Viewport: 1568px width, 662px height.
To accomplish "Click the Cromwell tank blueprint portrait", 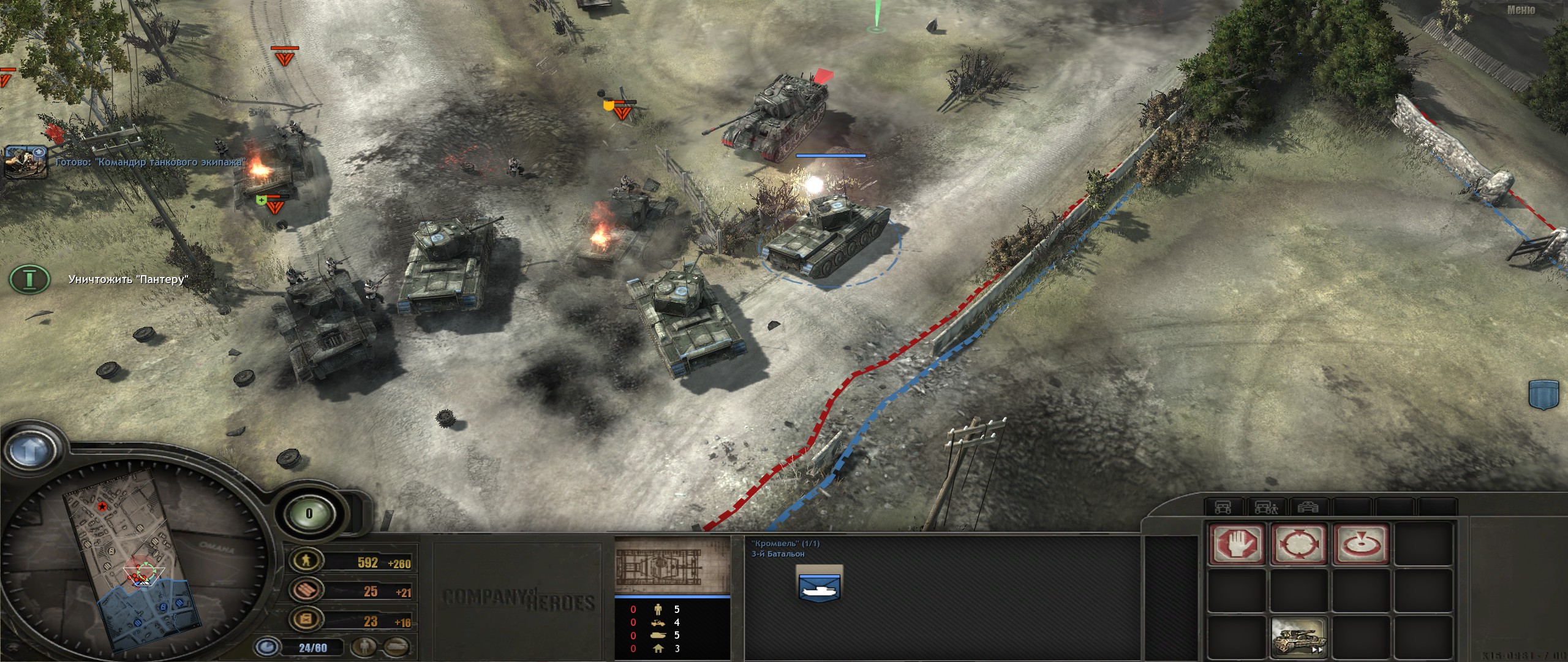I will pos(672,565).
